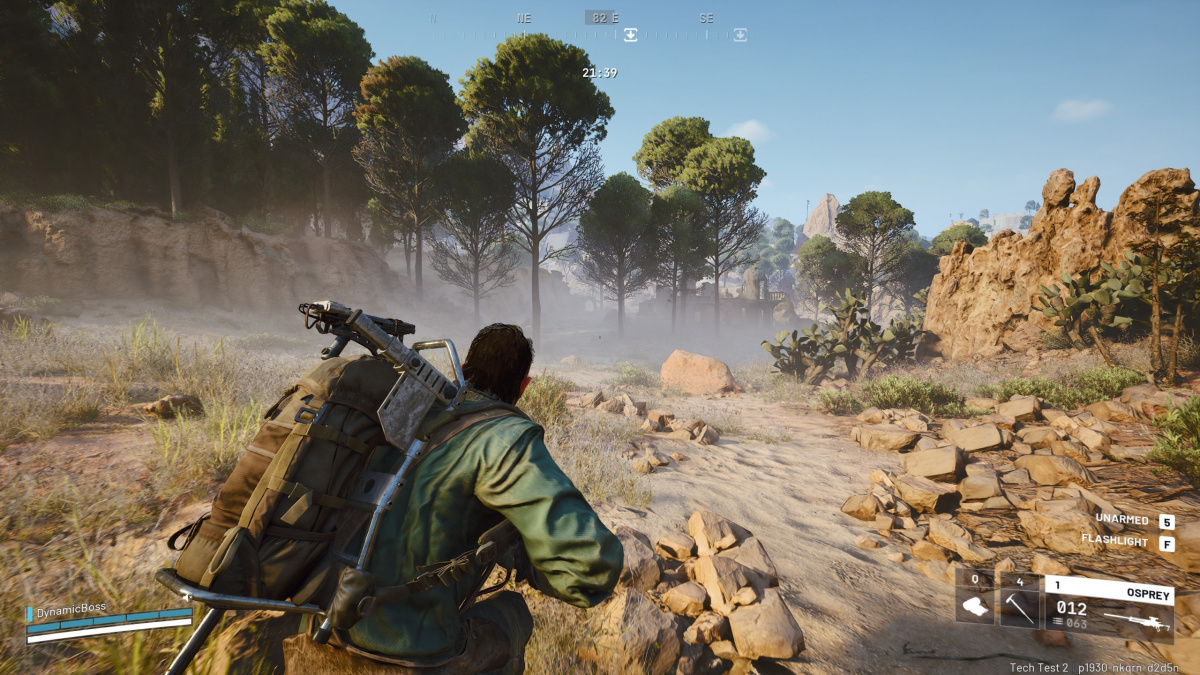Click the extraction marker beside the E heading

tap(631, 35)
